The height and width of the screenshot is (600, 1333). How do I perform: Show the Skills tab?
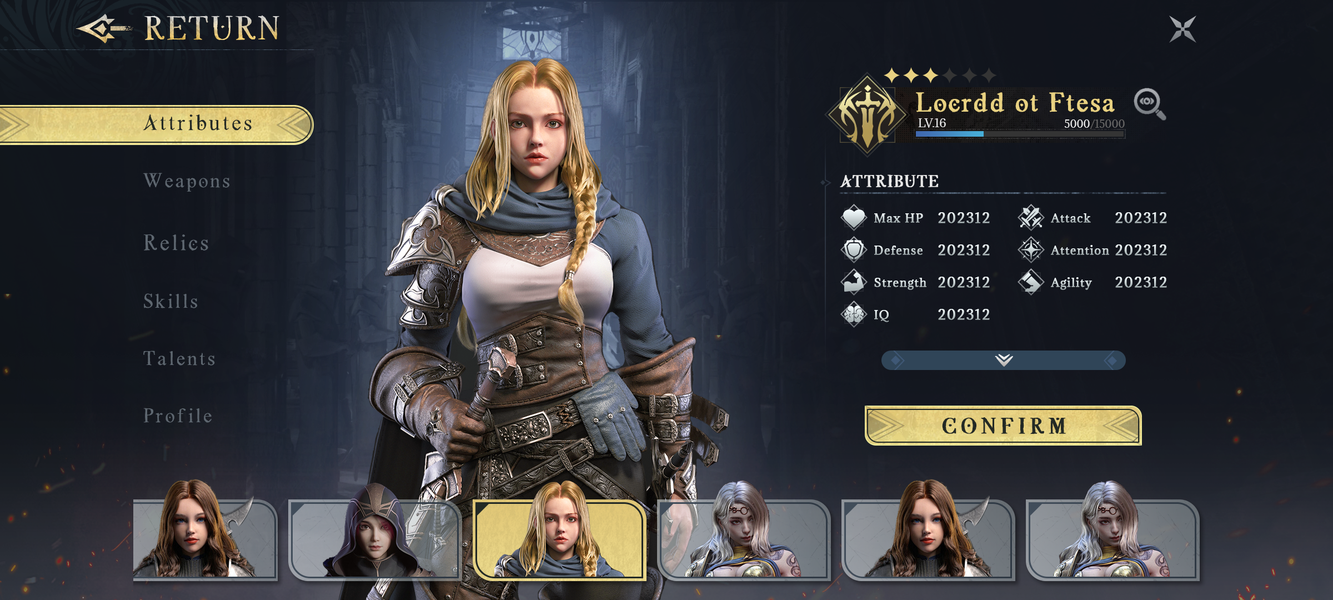point(171,301)
